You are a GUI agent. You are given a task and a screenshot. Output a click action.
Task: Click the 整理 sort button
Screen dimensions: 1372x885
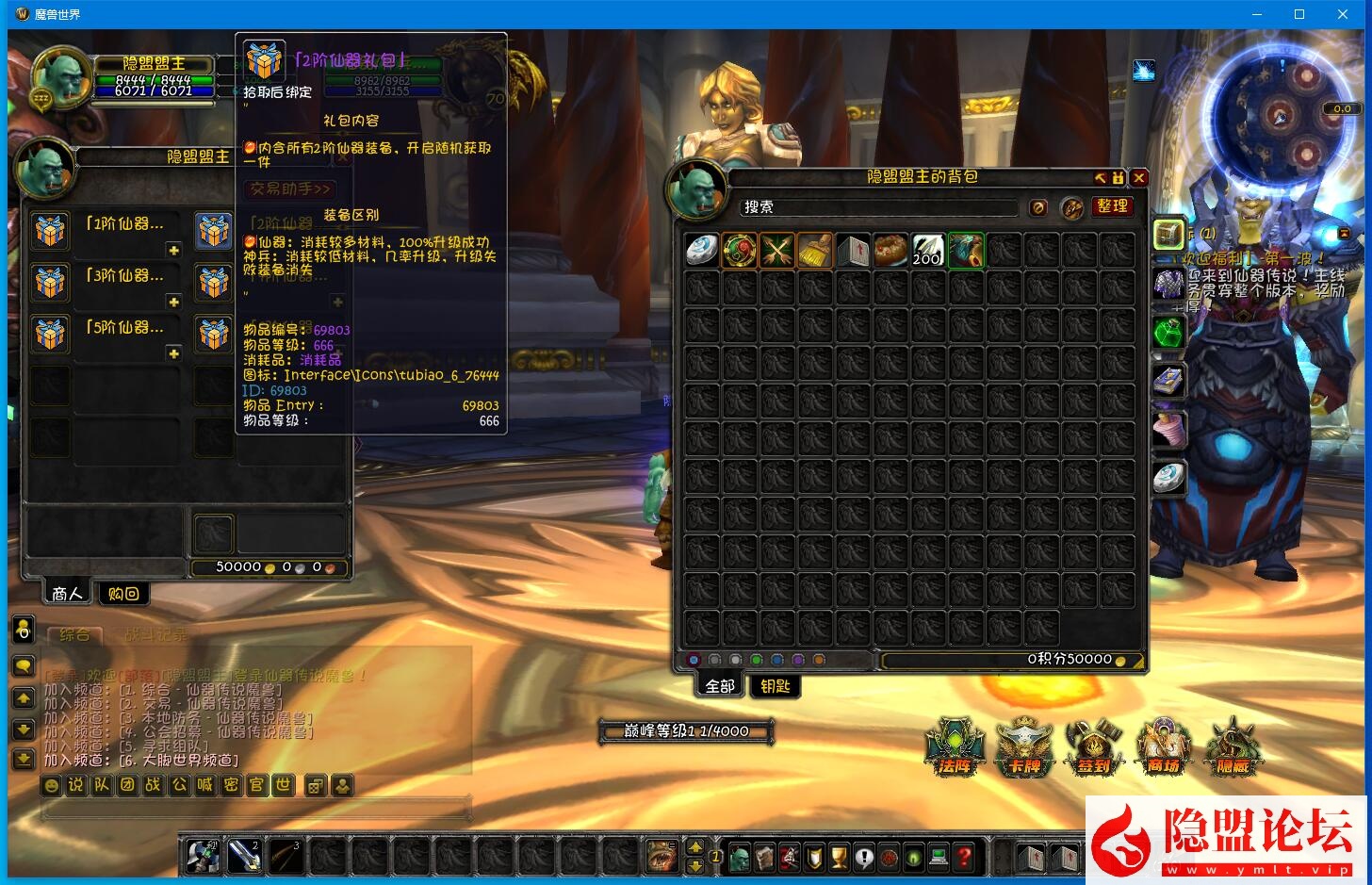tap(1112, 206)
